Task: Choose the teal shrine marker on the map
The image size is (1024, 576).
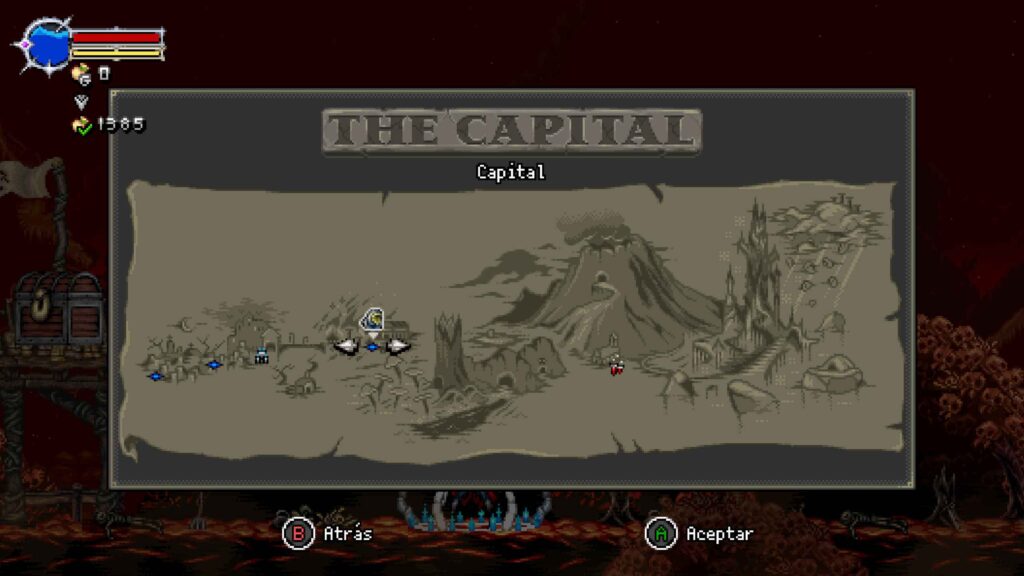Action: click(x=262, y=355)
